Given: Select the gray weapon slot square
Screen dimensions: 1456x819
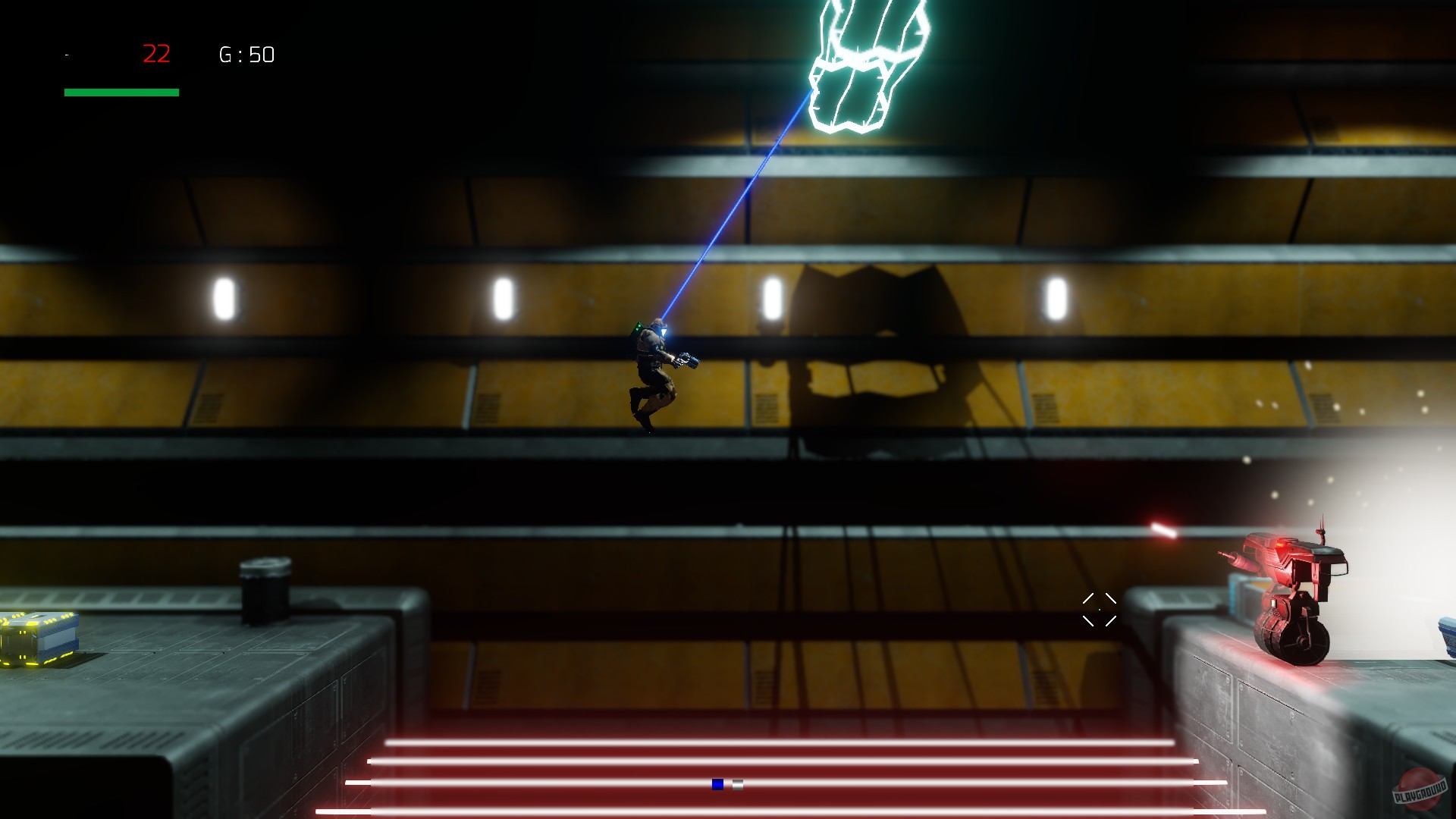Looking at the screenshot, I should (x=737, y=784).
